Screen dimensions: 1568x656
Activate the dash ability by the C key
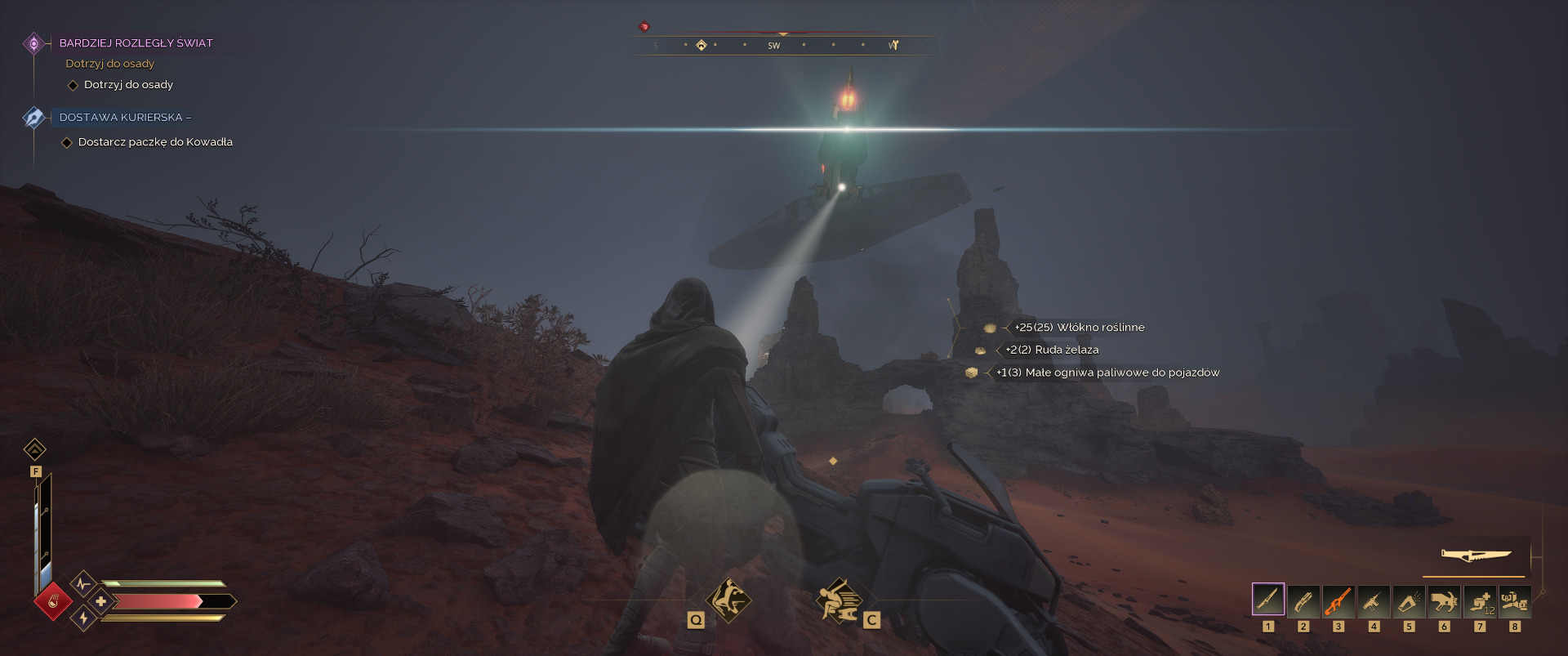tap(839, 600)
